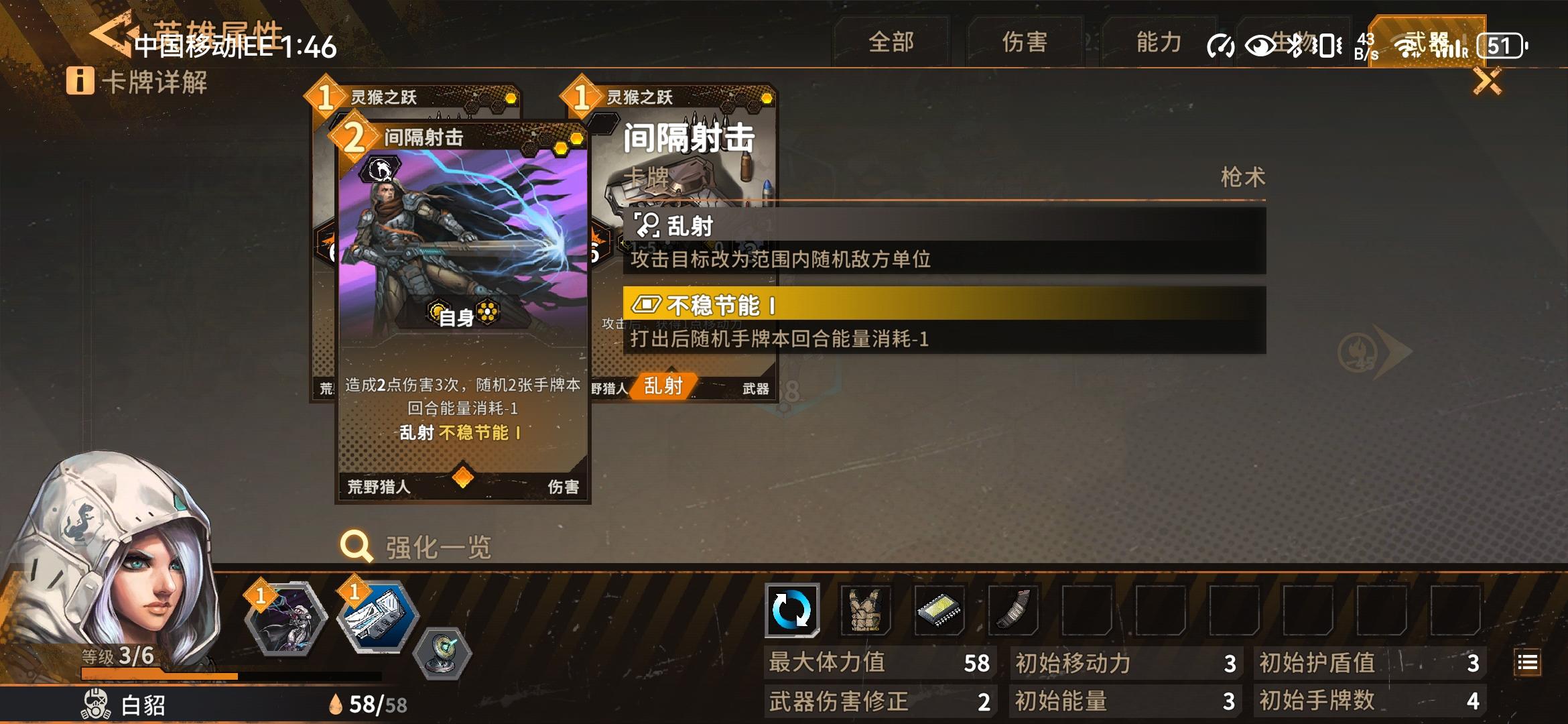This screenshot has height=724, width=1568.
Task: Click the 等级 3/6 progress bar
Action: (x=154, y=673)
